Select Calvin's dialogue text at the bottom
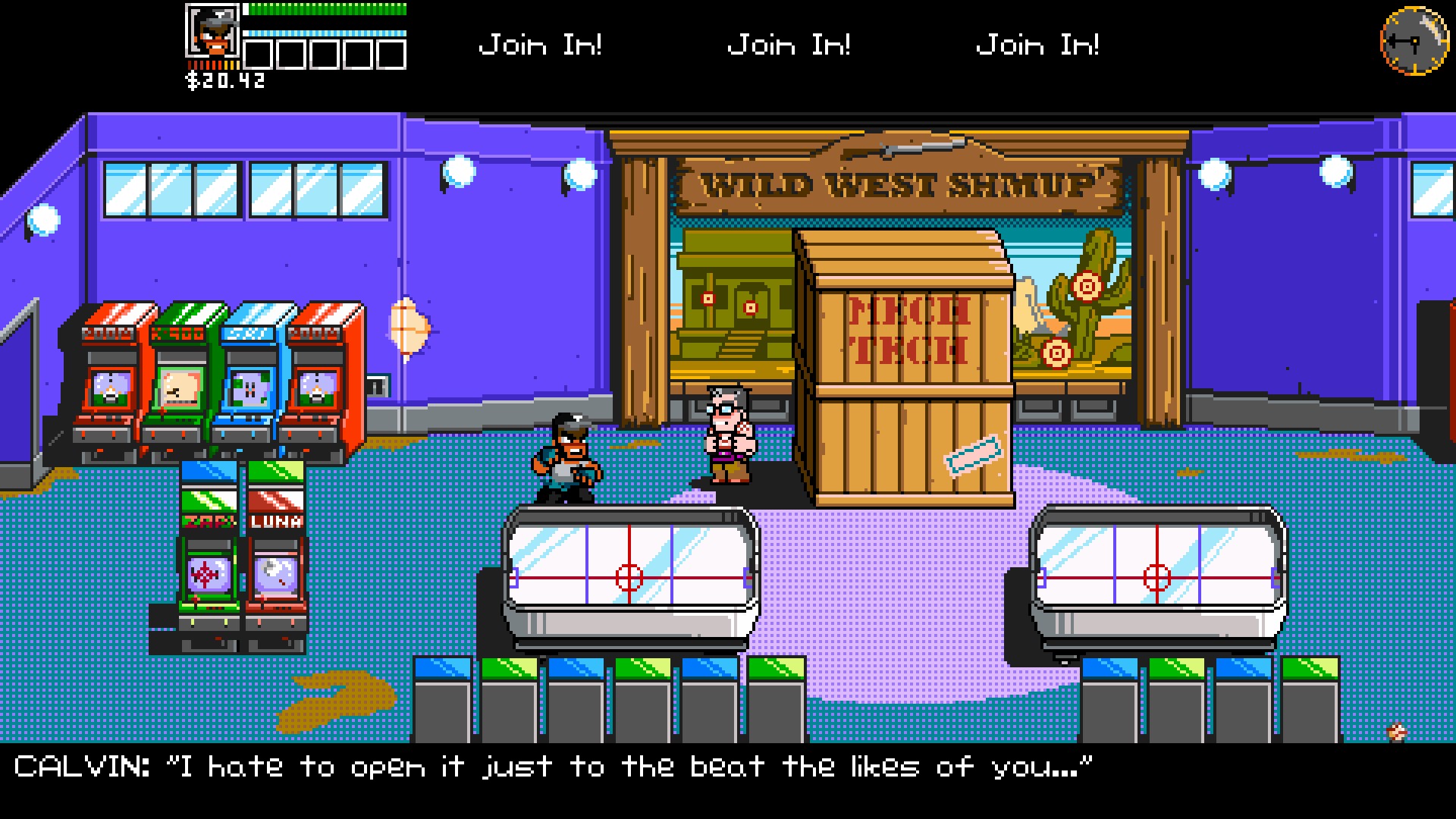Screen dimensions: 1456x819 point(554,766)
